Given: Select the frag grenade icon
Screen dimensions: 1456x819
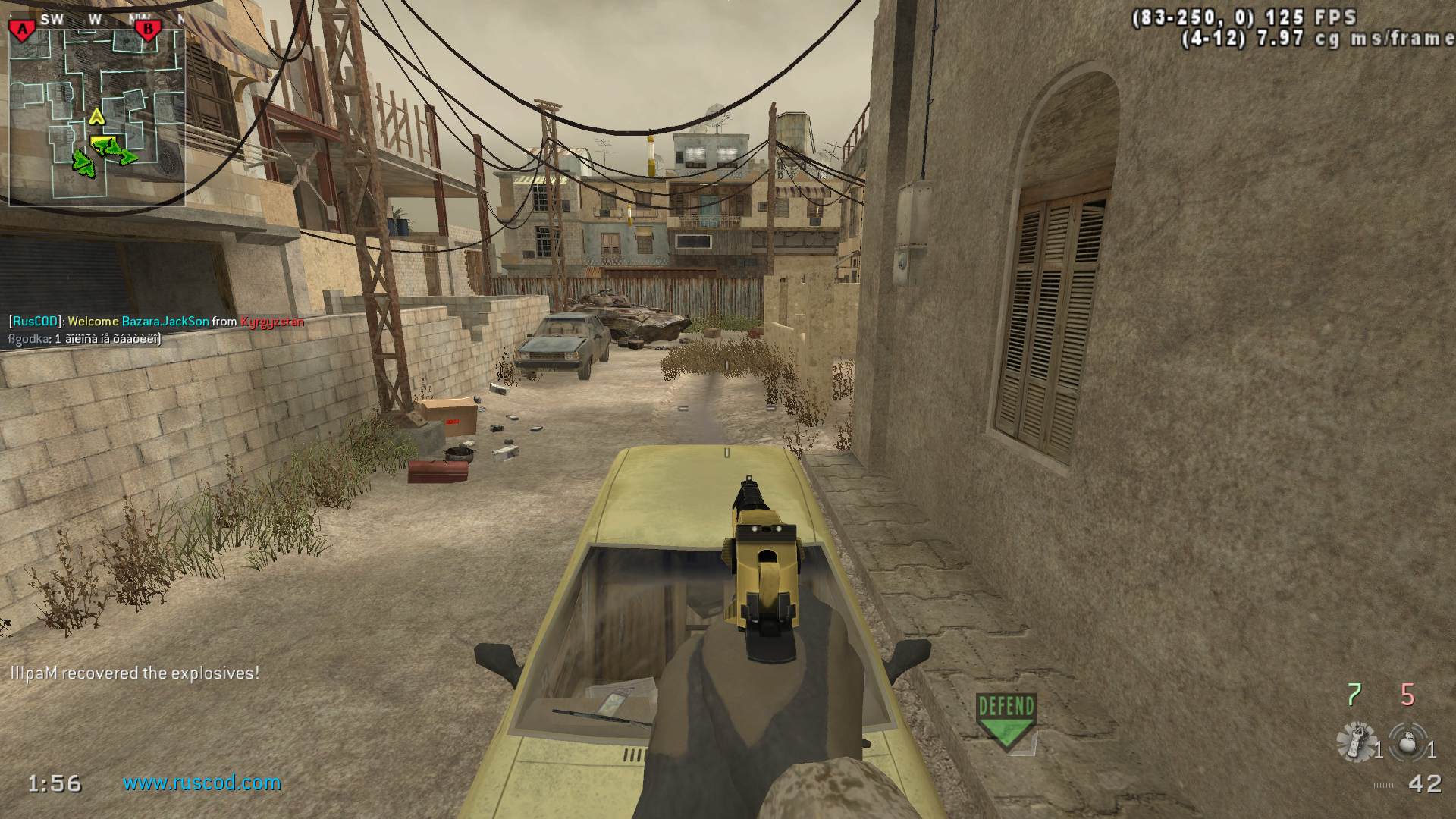Looking at the screenshot, I should pyautogui.click(x=1409, y=741).
